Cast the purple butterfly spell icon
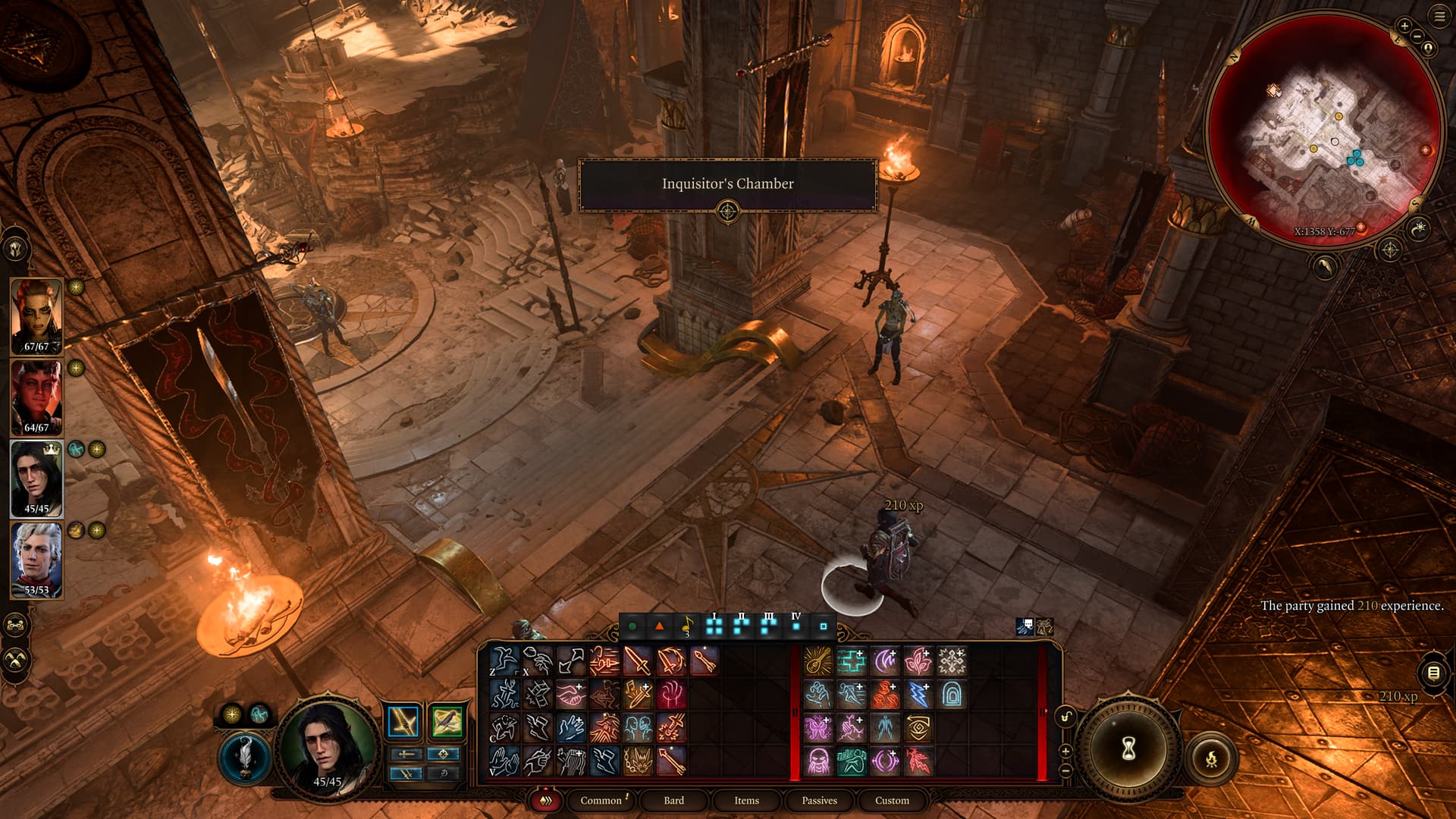The height and width of the screenshot is (819, 1456). tap(817, 728)
